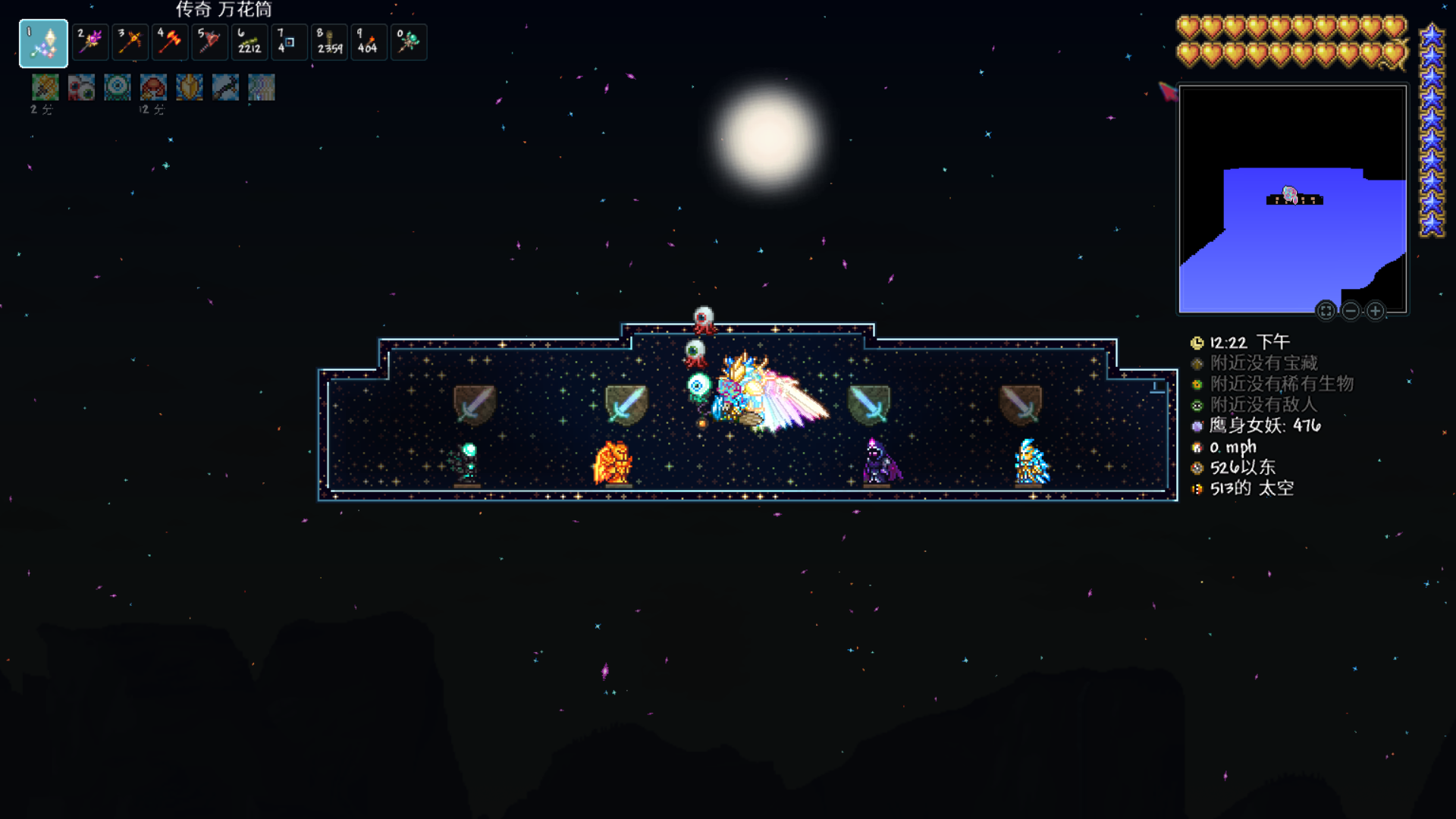Select the Kaleidoscope whip in hotbar slot 1
Image resolution: width=1456 pixels, height=819 pixels.
coord(43,43)
